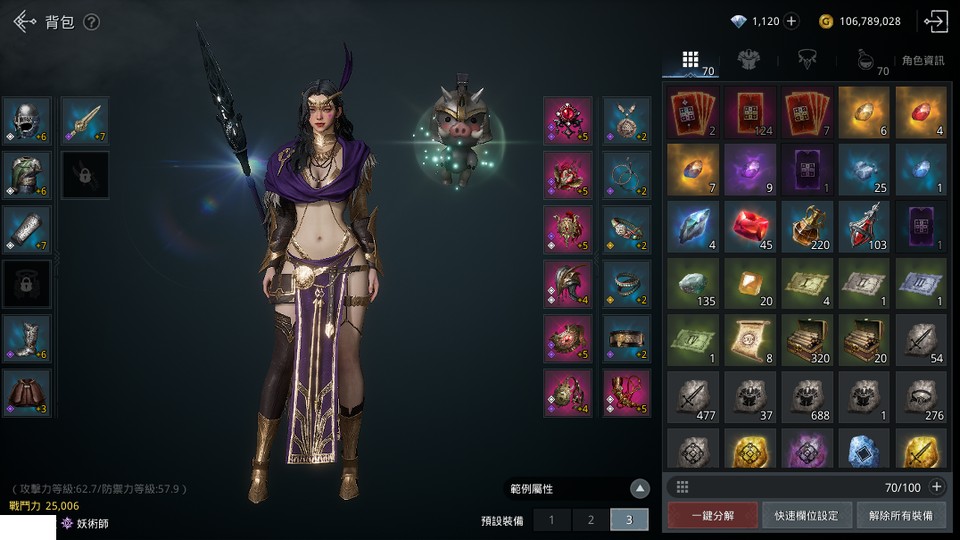Choose 解除所有裝備
960x540 pixels.
(900, 515)
